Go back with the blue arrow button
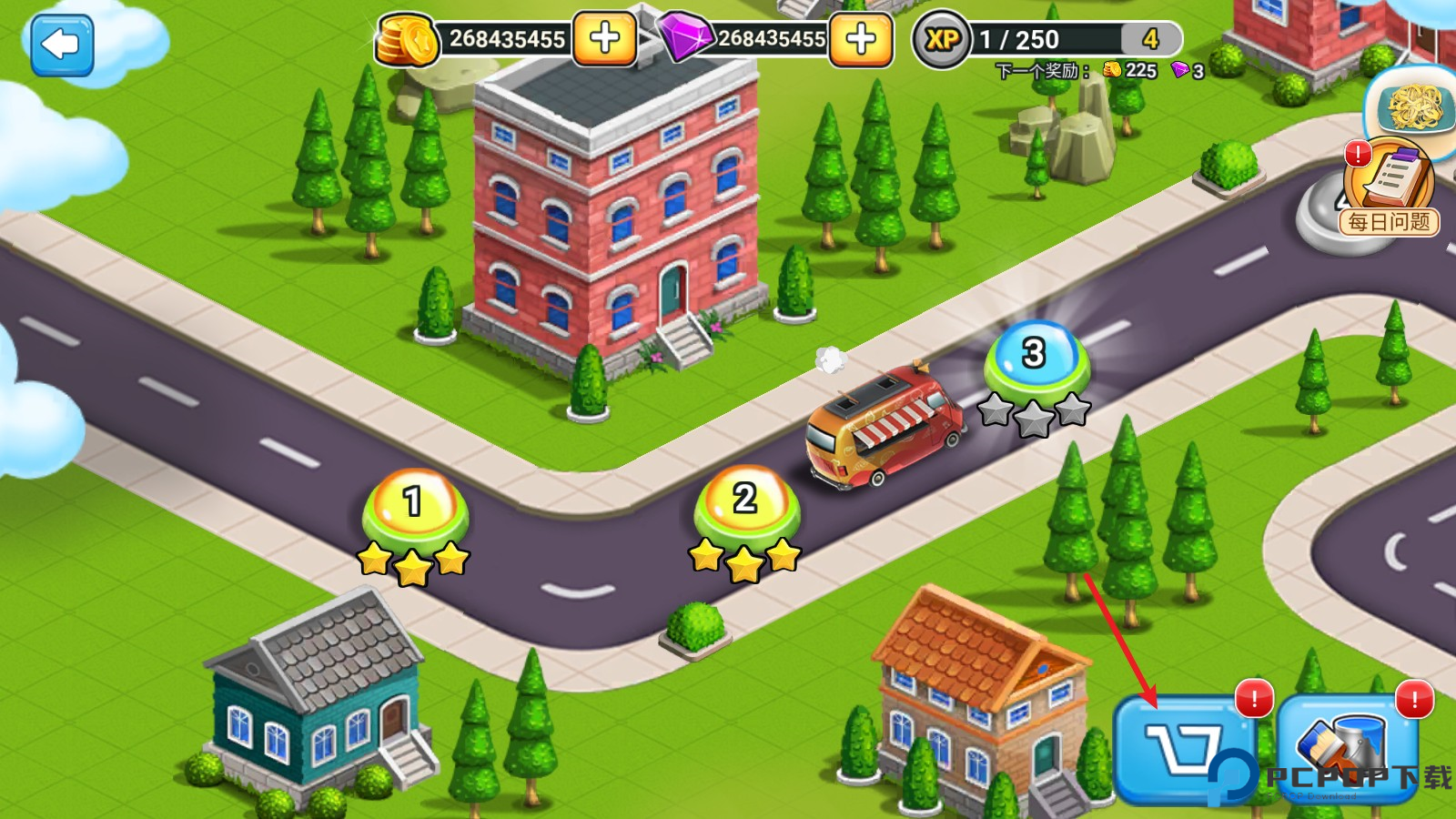Viewport: 1456px width, 819px height. coord(62,45)
